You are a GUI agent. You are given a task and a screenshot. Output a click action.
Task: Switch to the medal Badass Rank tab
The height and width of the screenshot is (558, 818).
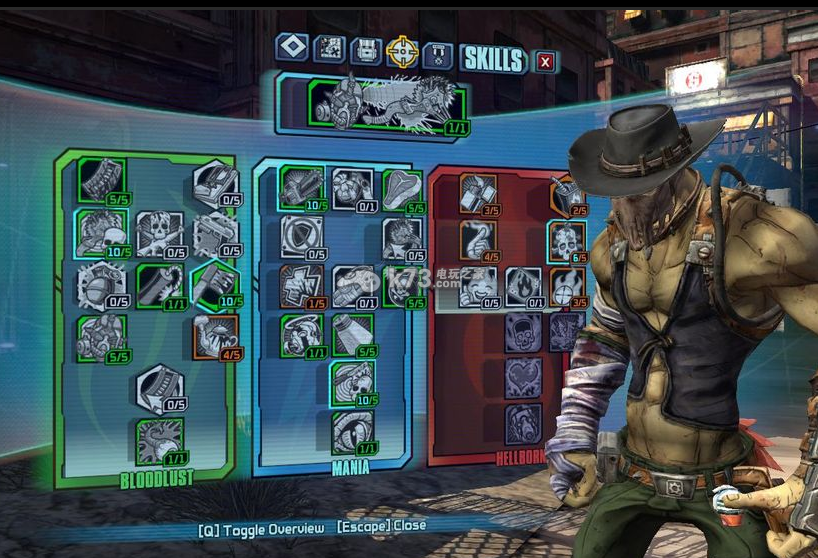tap(436, 54)
